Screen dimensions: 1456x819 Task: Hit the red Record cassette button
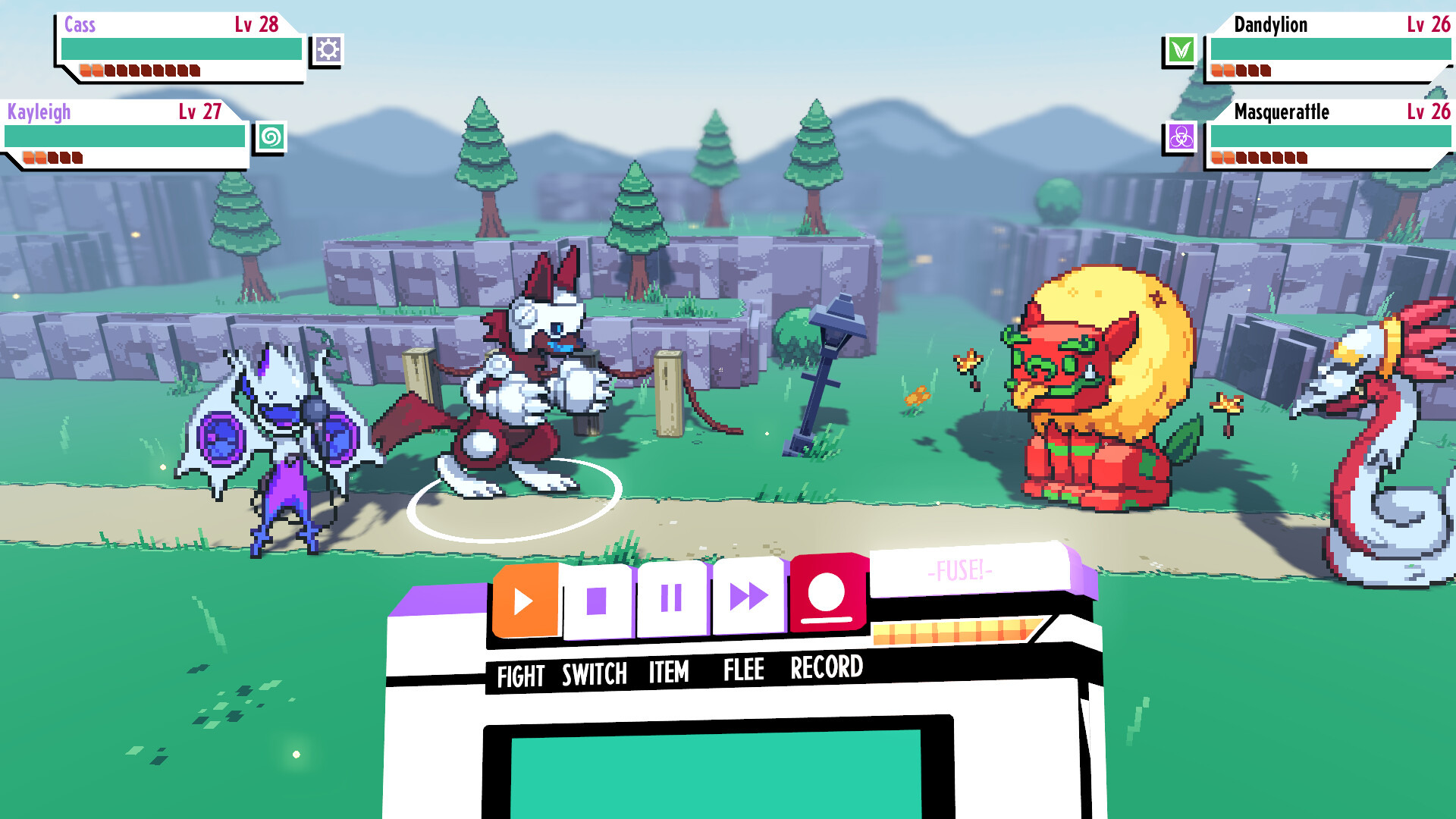click(x=828, y=598)
